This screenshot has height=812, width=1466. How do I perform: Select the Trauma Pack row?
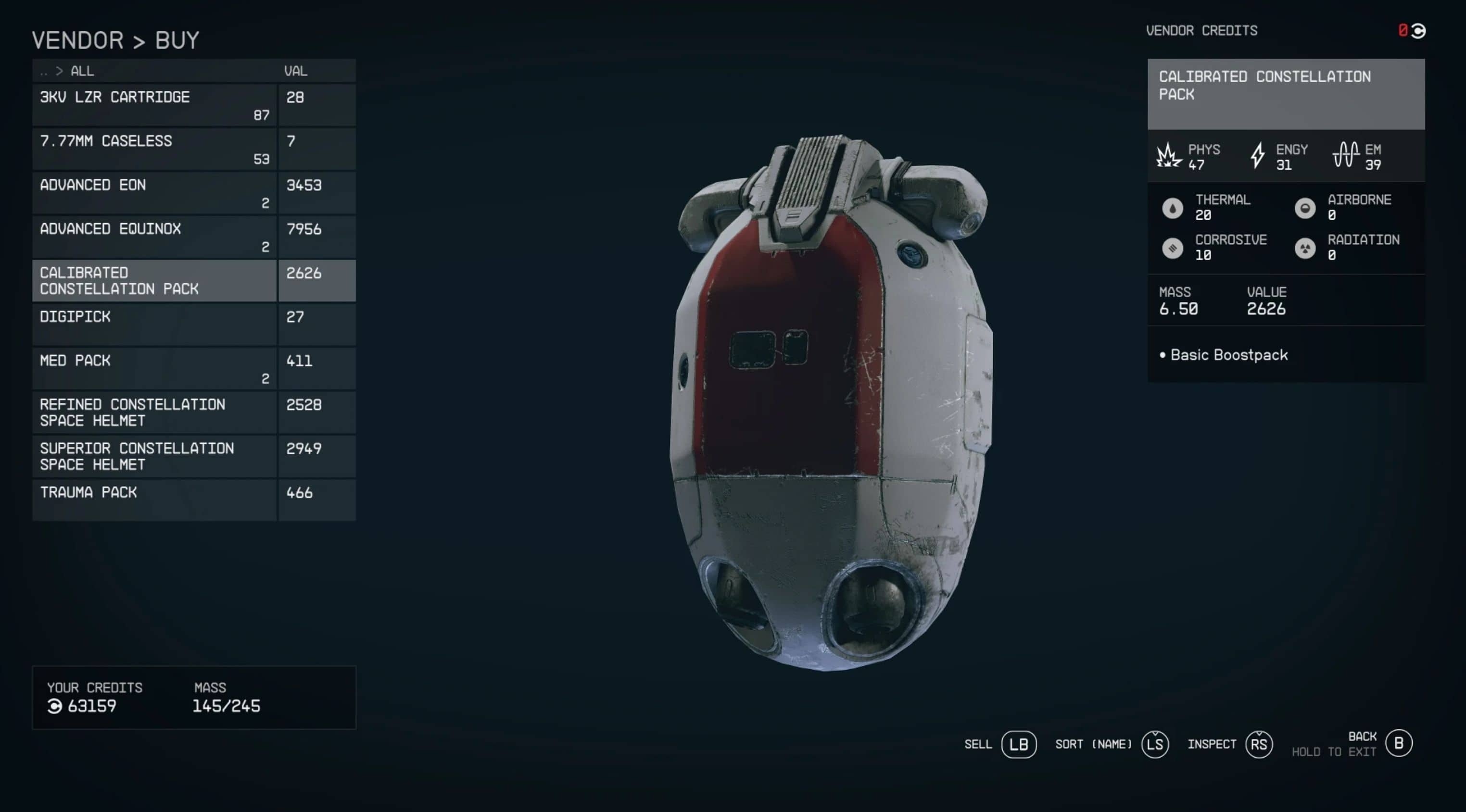(154, 500)
